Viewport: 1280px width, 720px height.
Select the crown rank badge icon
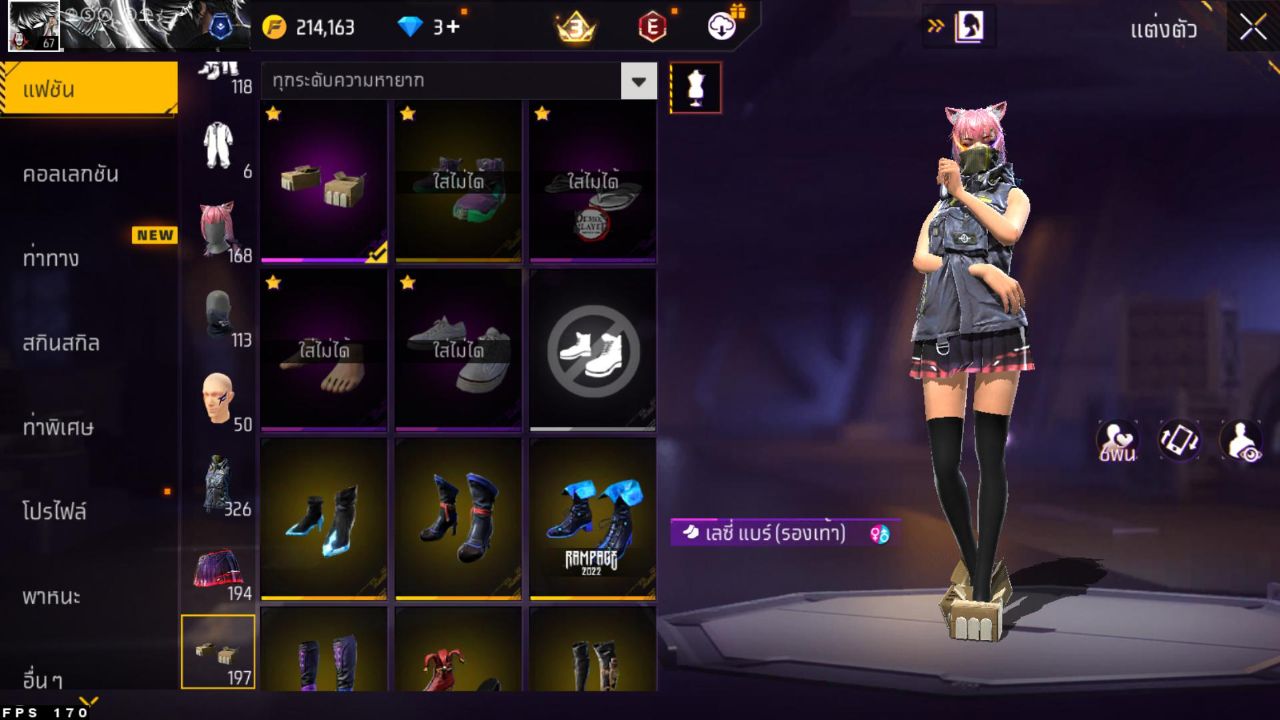[x=573, y=27]
